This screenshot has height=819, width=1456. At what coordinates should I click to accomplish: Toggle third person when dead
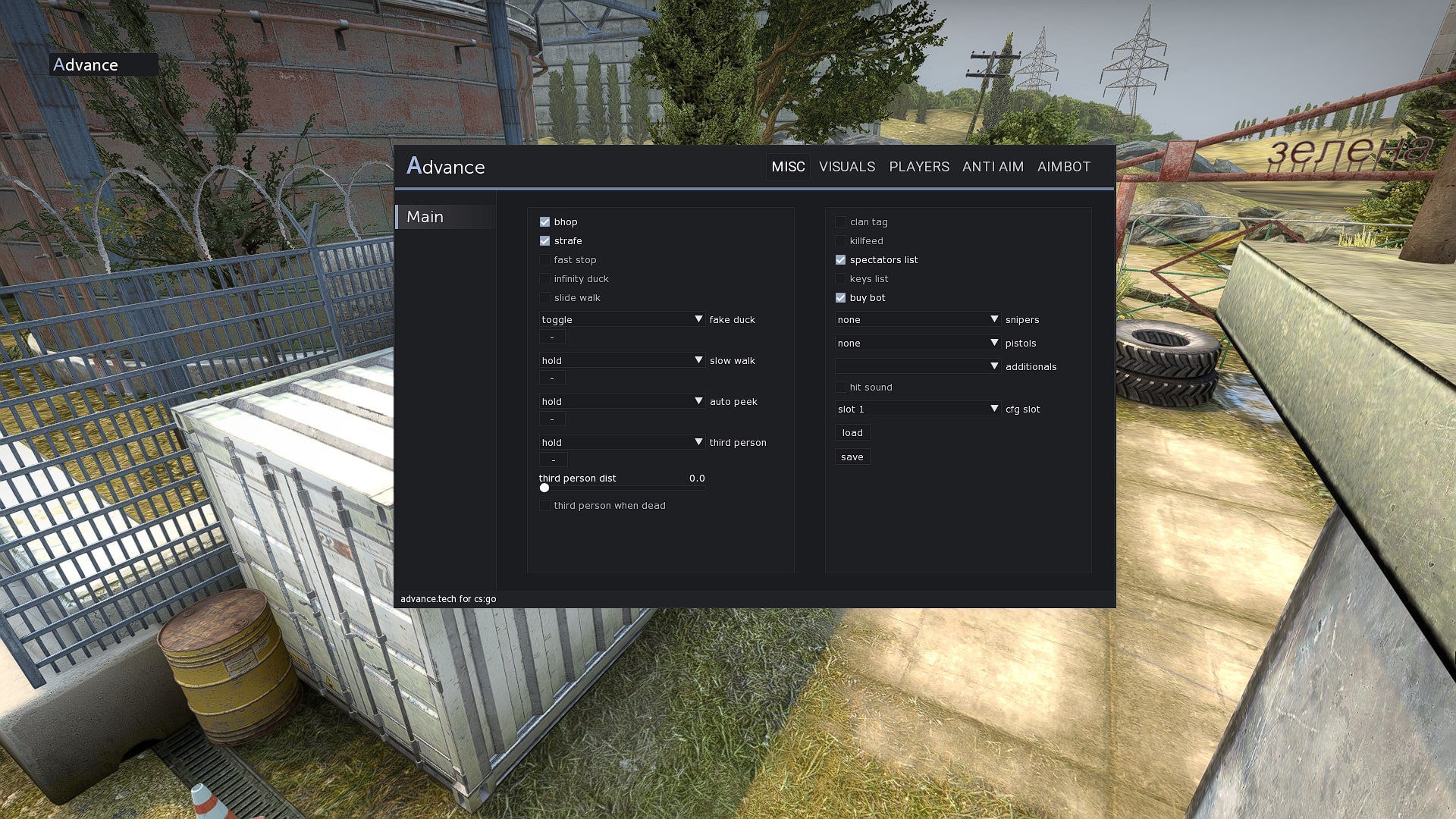point(544,505)
